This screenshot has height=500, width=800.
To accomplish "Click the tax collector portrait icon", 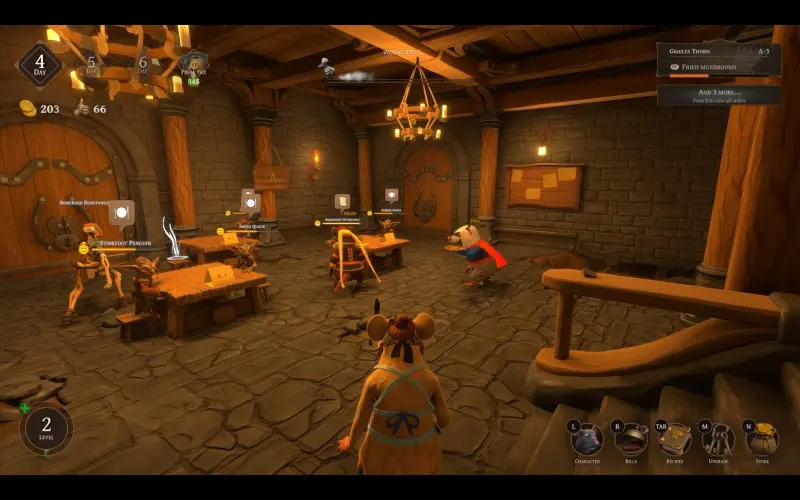I will click(x=193, y=65).
